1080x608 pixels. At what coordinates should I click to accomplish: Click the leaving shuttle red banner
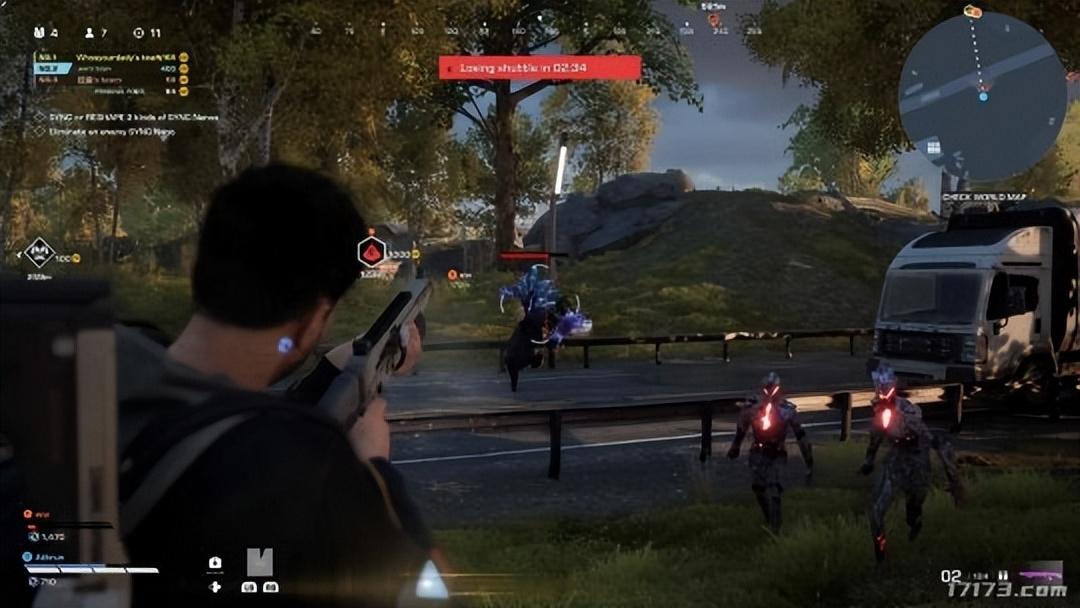click(540, 68)
